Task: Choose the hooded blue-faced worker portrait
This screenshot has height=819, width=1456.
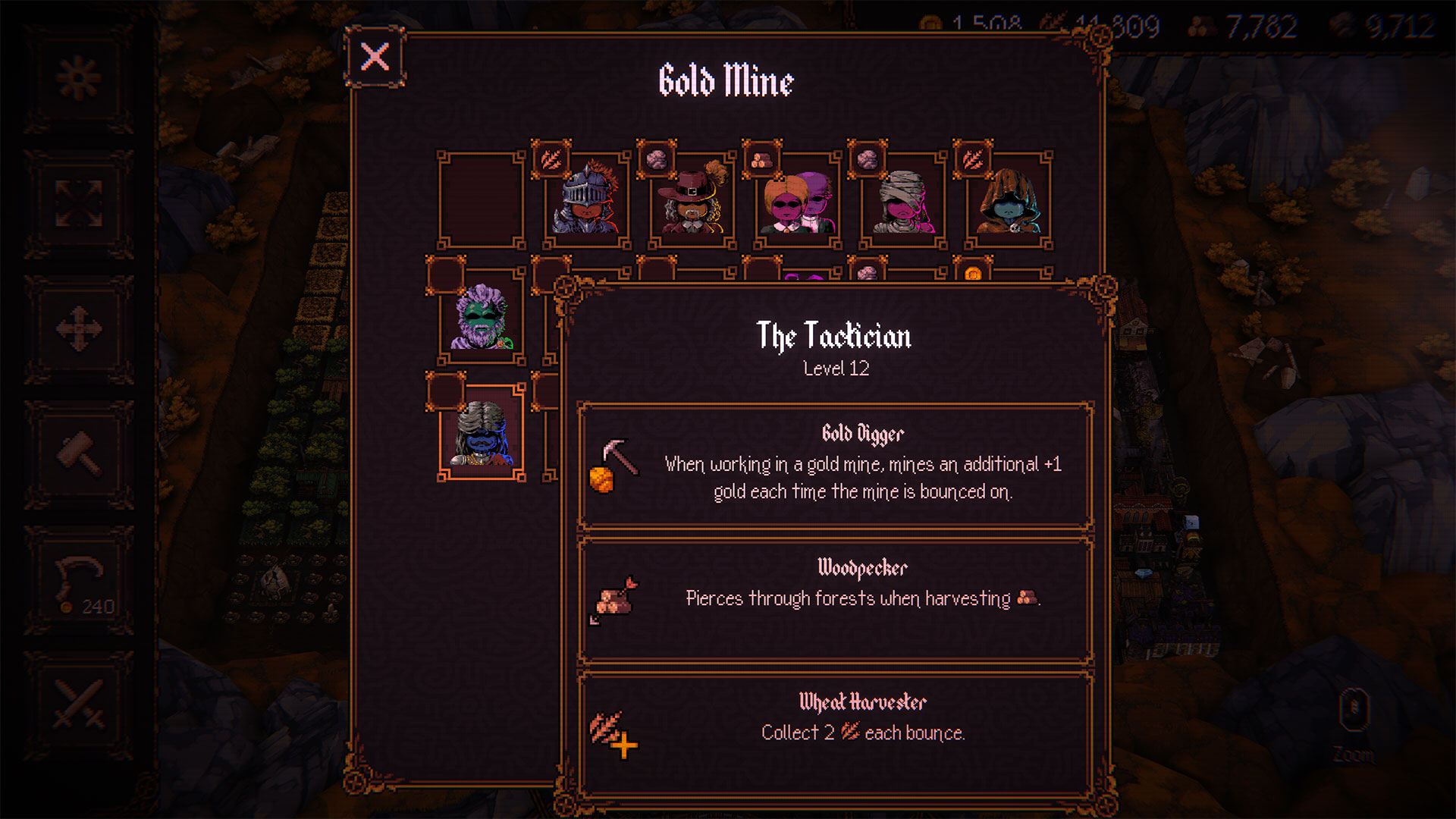Action: pos(1008,200)
